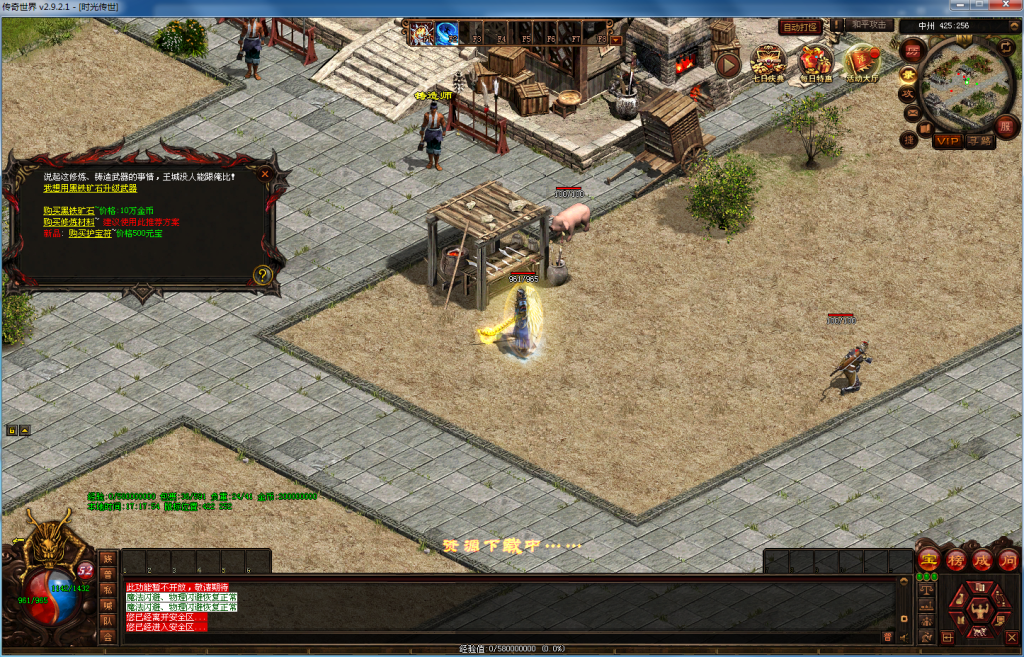Select the 购买黑铁矿石 purchase link
The width and height of the screenshot is (1024, 657).
coord(69,211)
